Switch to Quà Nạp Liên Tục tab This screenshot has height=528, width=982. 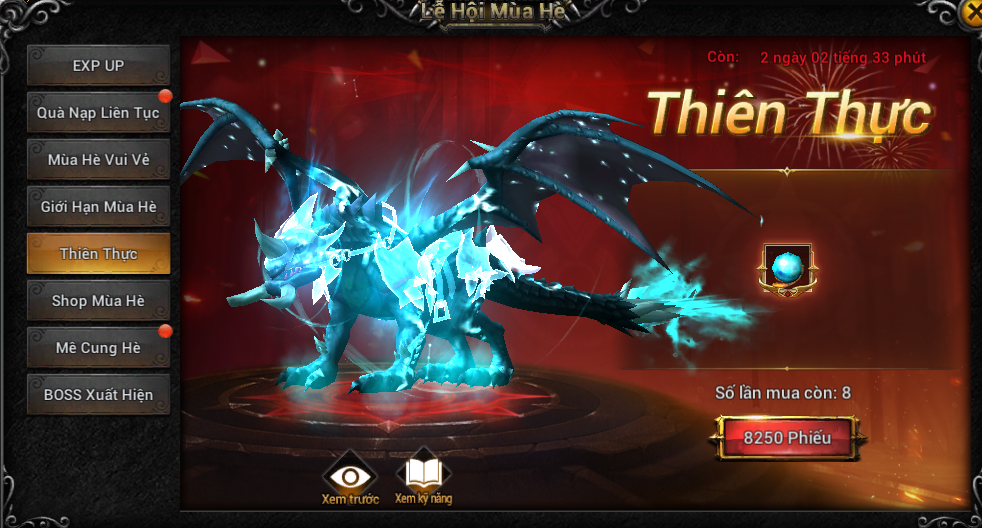pyautogui.click(x=98, y=113)
